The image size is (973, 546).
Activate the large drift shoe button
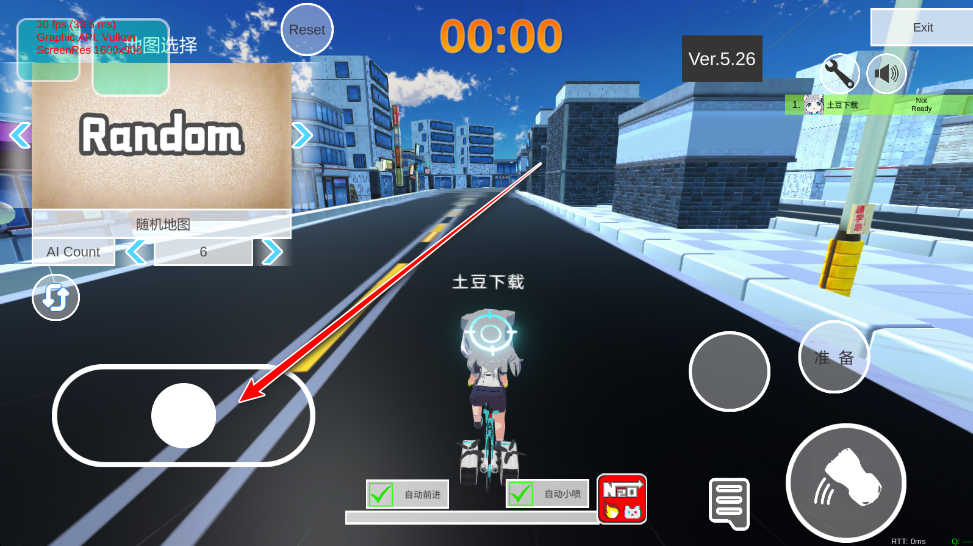845,483
